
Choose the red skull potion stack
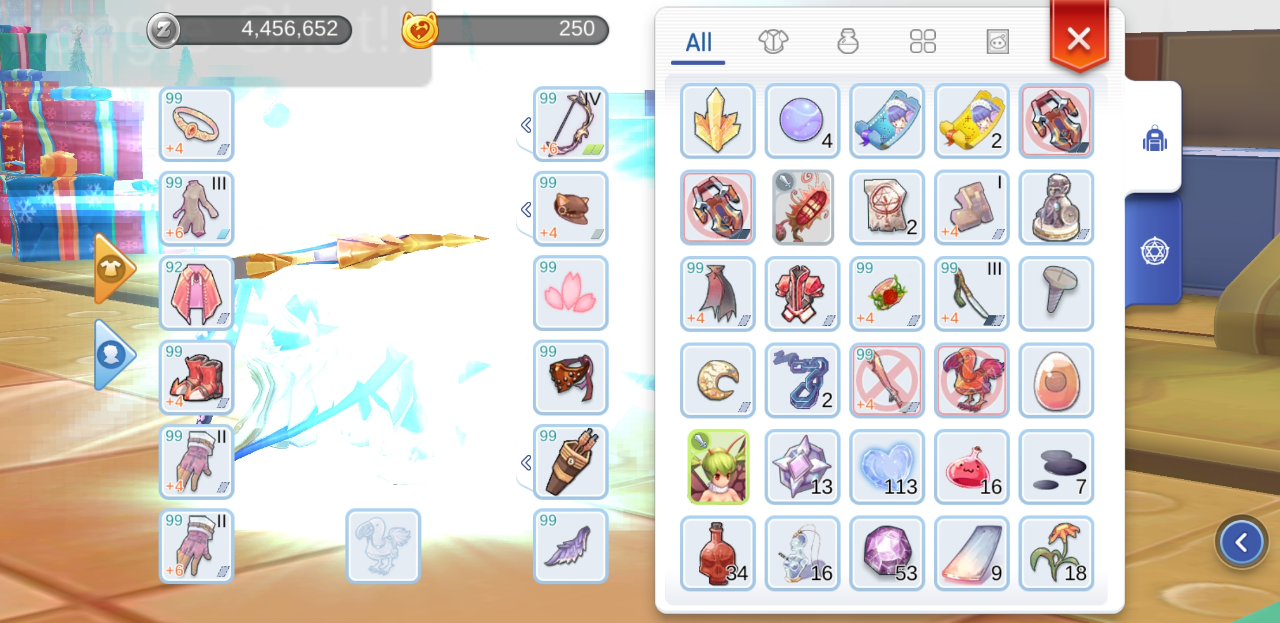718,553
